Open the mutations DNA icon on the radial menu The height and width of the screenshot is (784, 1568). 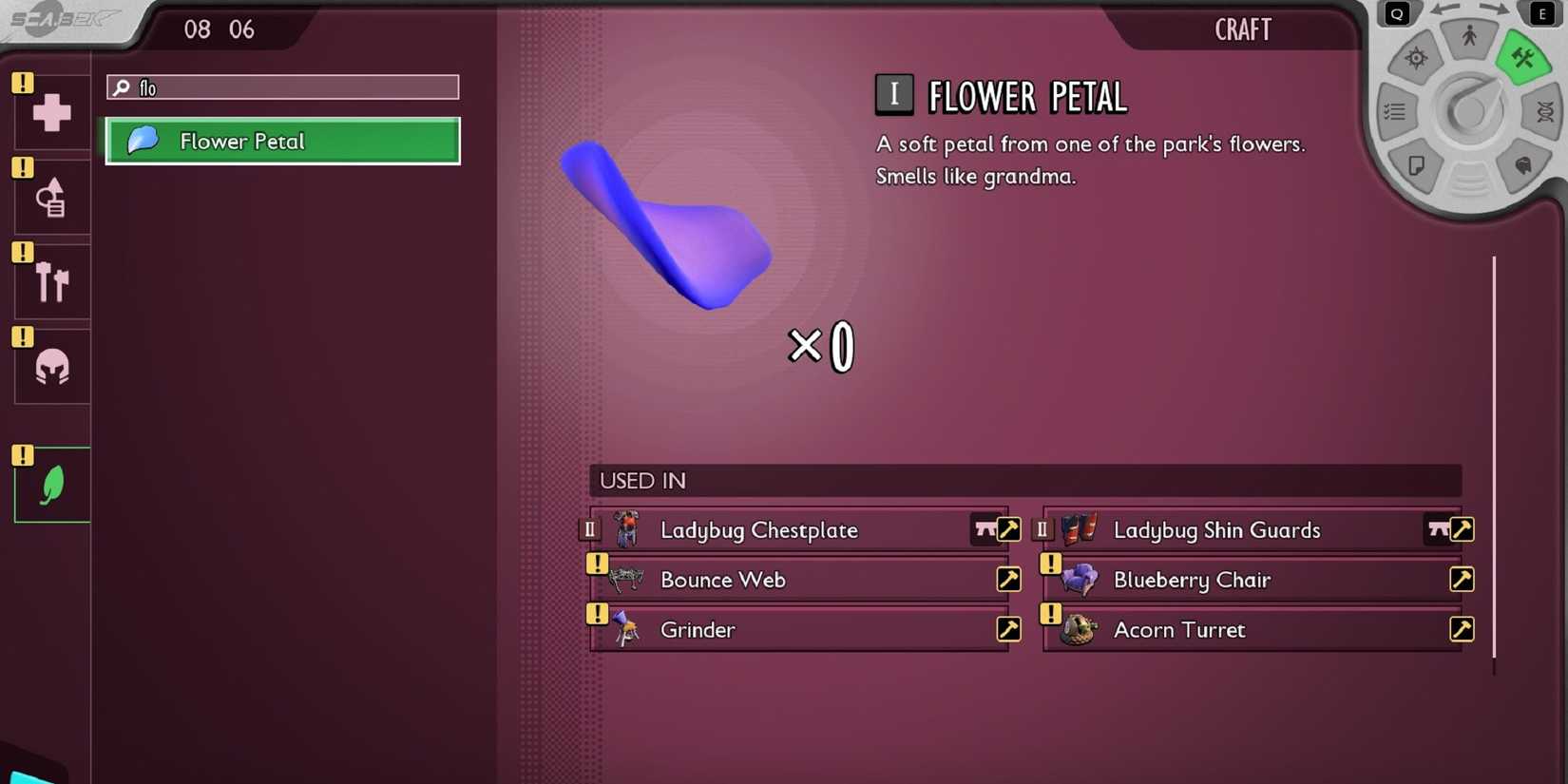click(1546, 112)
